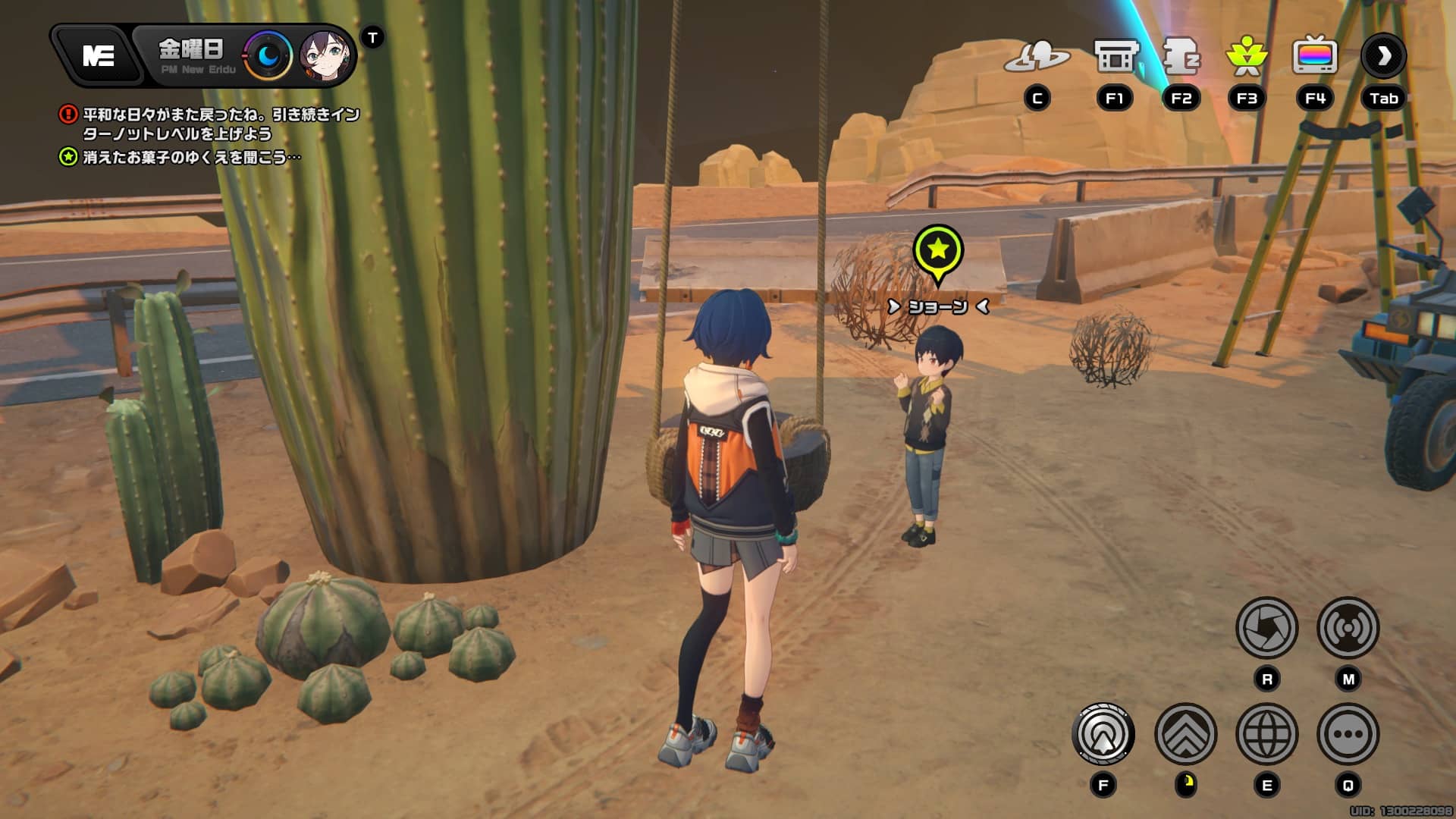Open the three-dots more options button

1348,734
